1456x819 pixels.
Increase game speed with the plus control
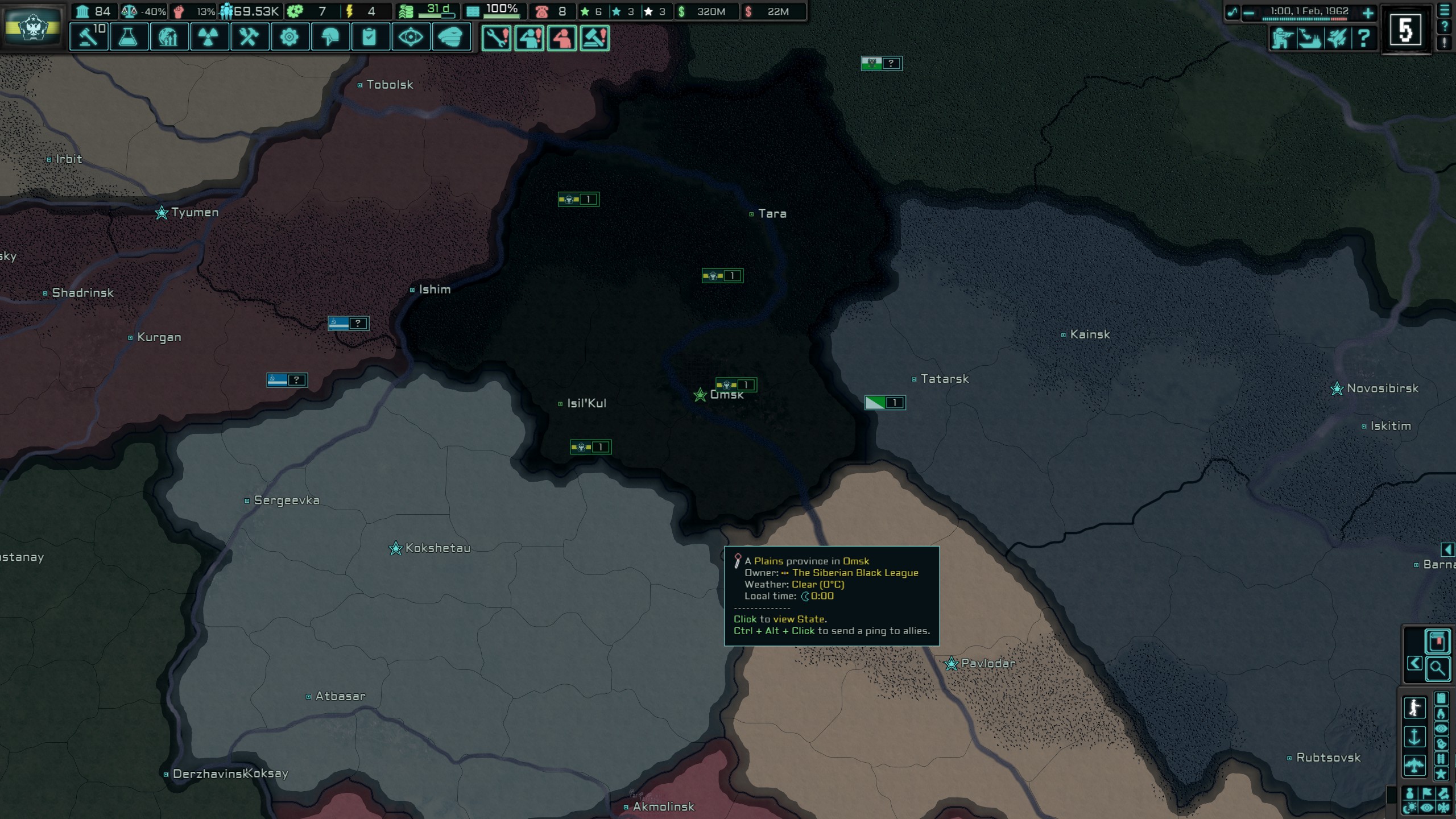[x=1368, y=12]
